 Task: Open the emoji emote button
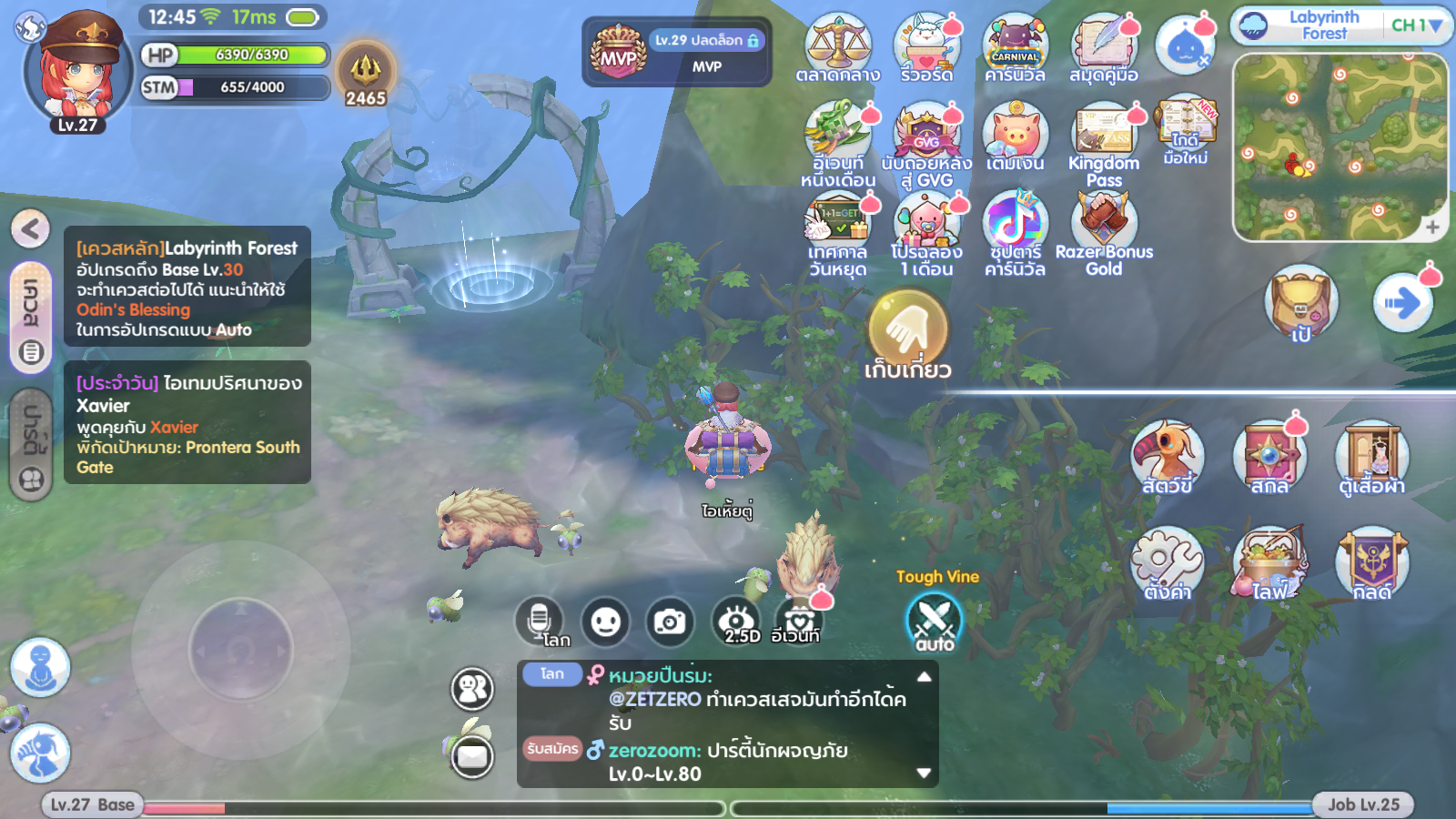(x=605, y=622)
